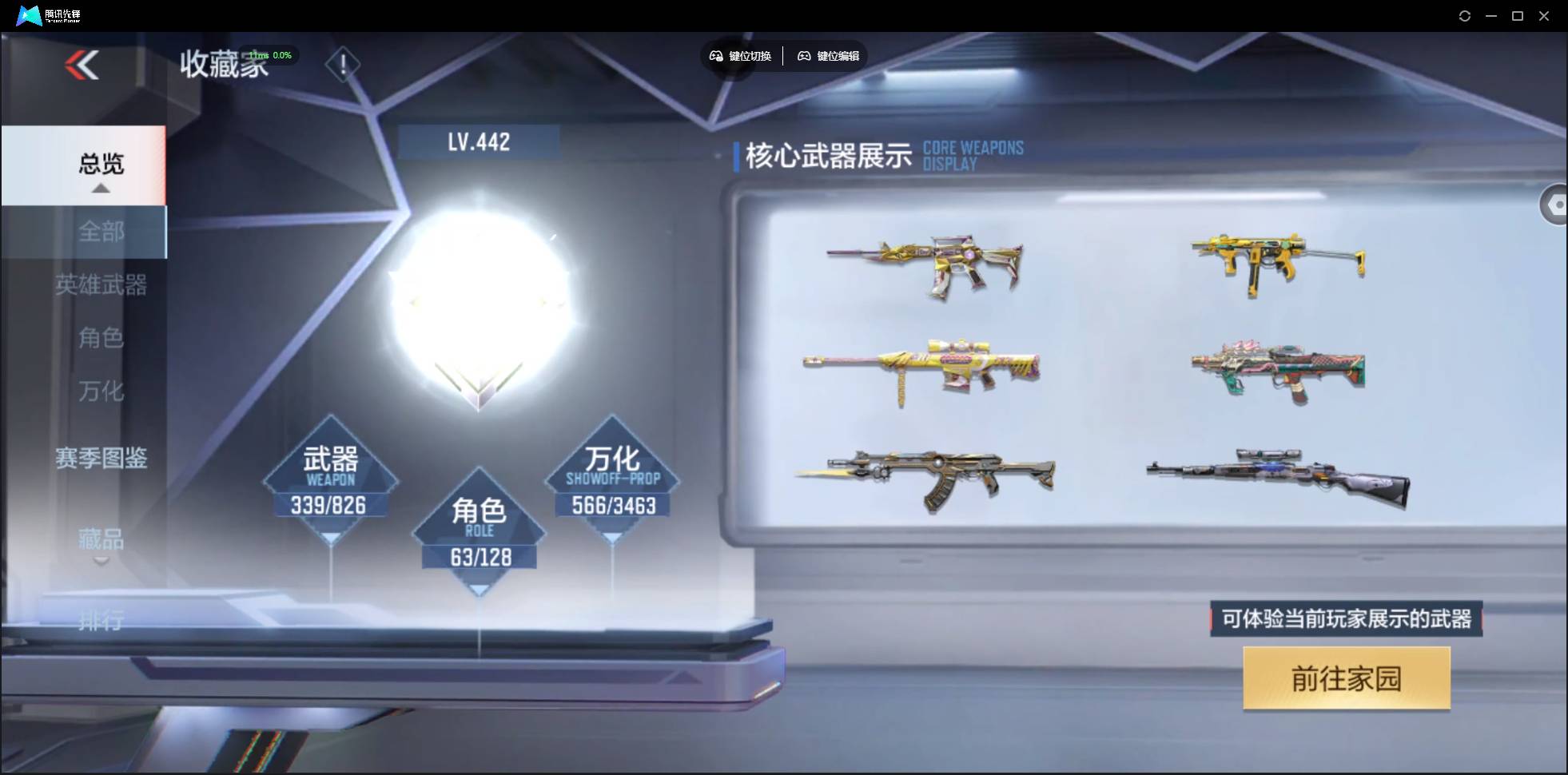Click the controller icon on 键位编辑
This screenshot has height=775, width=1568.
806,56
